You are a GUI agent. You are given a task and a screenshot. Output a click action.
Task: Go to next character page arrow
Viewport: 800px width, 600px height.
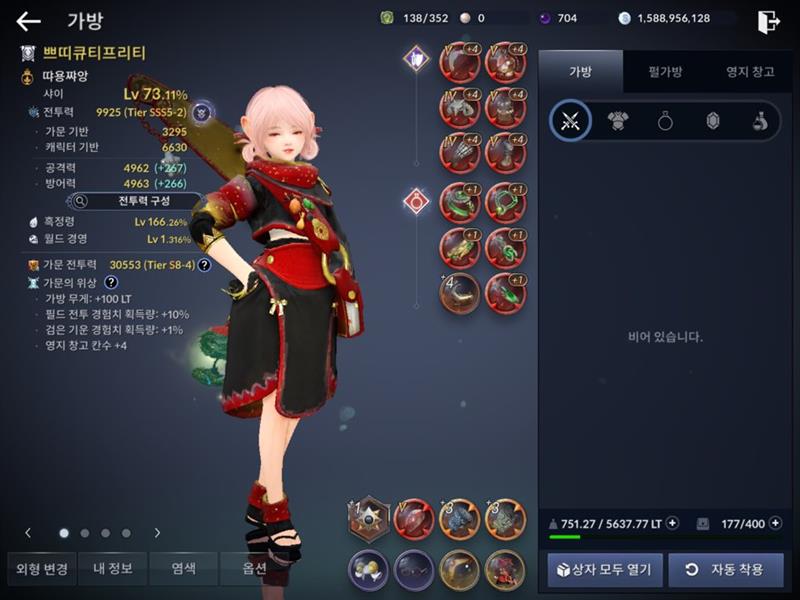coord(157,533)
